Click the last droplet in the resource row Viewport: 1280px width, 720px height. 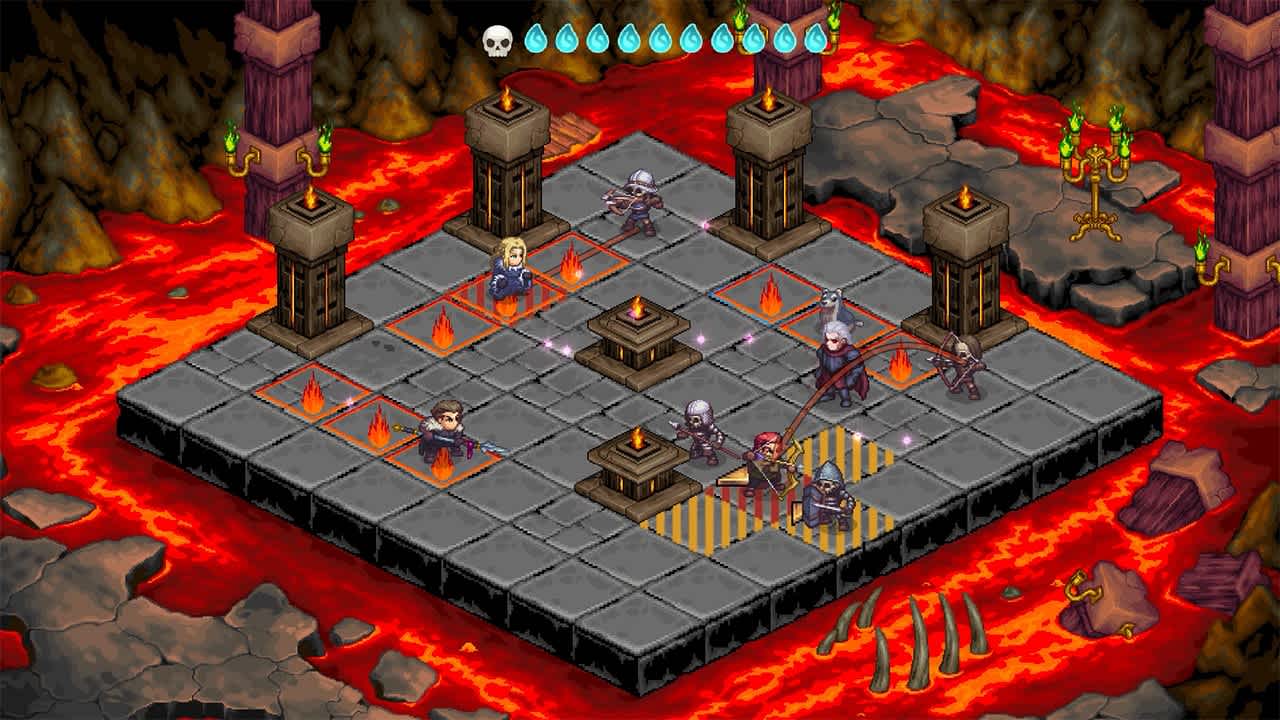click(x=815, y=38)
